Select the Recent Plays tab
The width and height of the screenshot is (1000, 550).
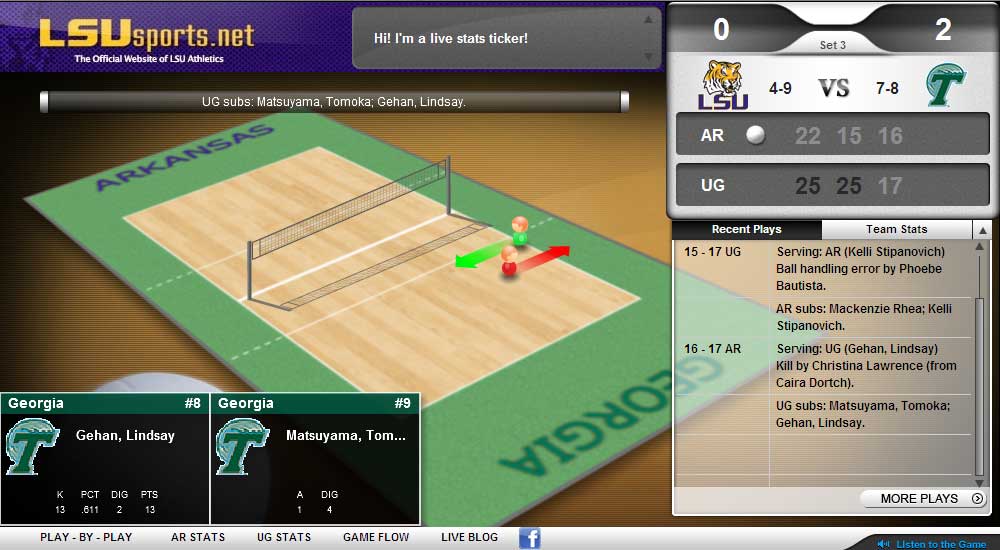tap(746, 229)
